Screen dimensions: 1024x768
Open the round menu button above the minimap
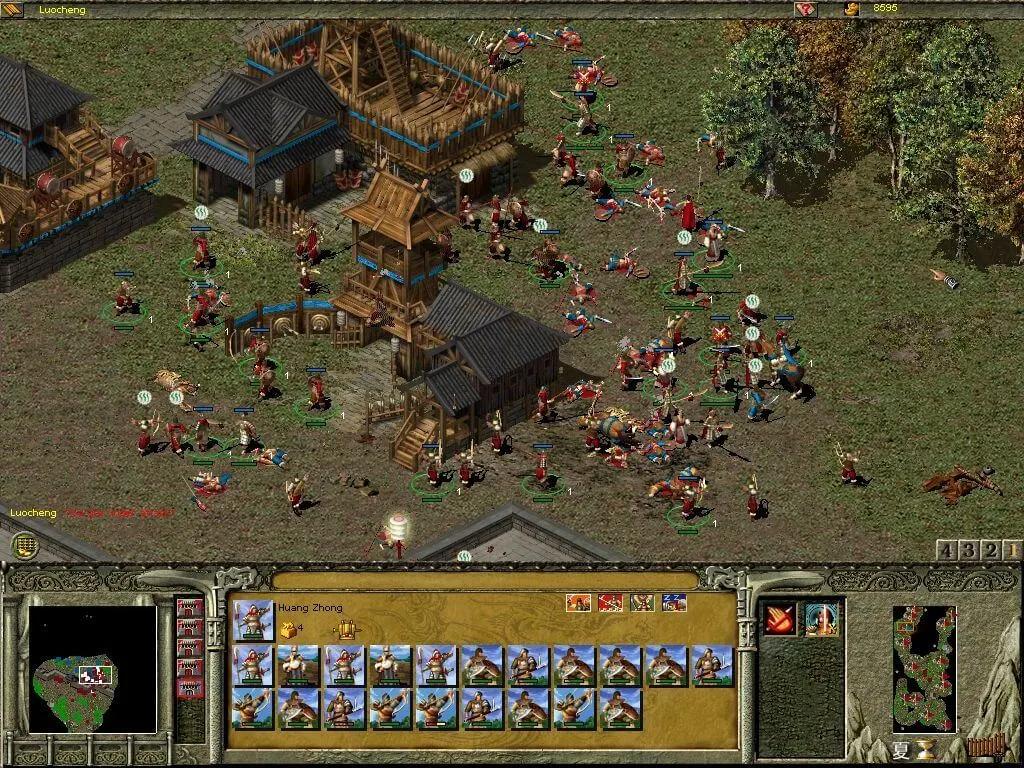pyautogui.click(x=25, y=545)
